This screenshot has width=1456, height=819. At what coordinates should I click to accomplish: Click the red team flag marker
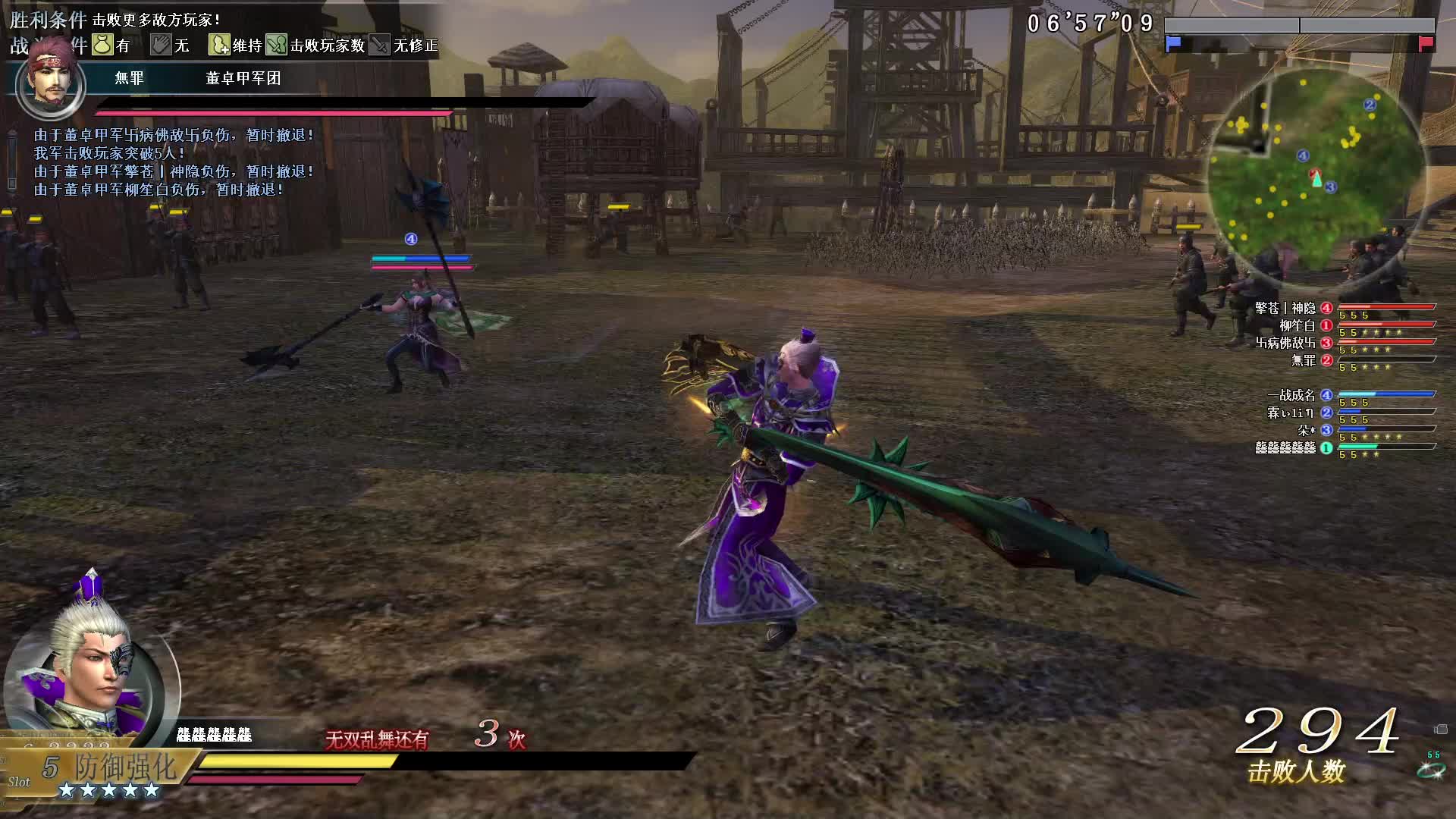pyautogui.click(x=1426, y=43)
